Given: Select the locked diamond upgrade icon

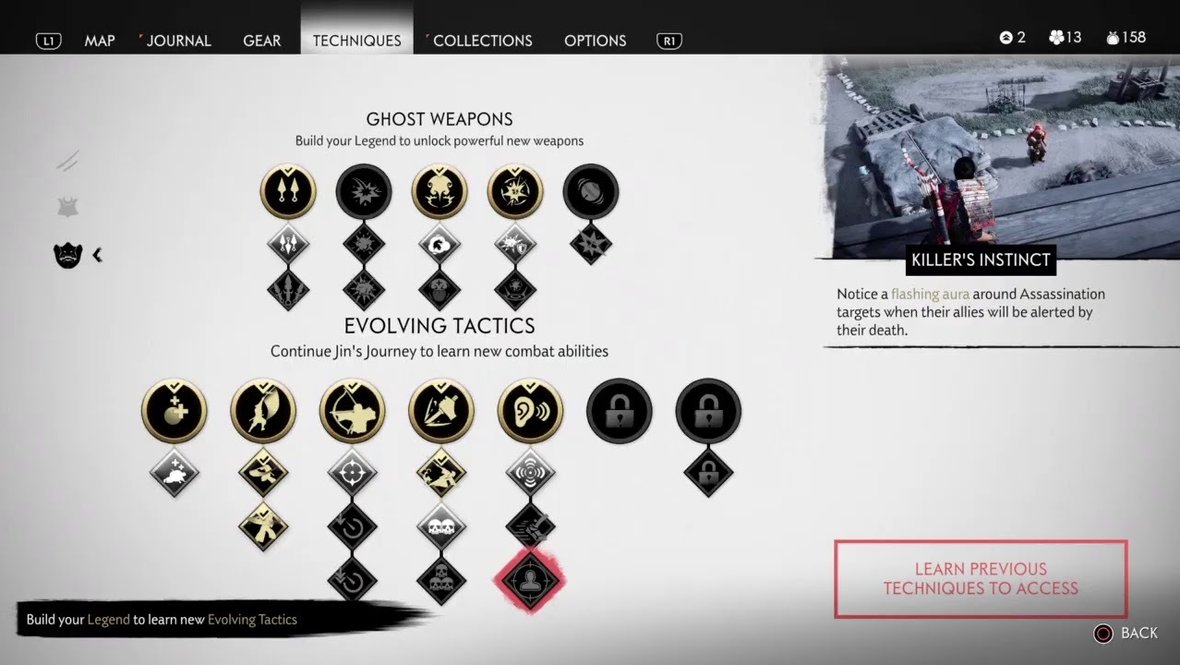Looking at the screenshot, I should (x=708, y=471).
